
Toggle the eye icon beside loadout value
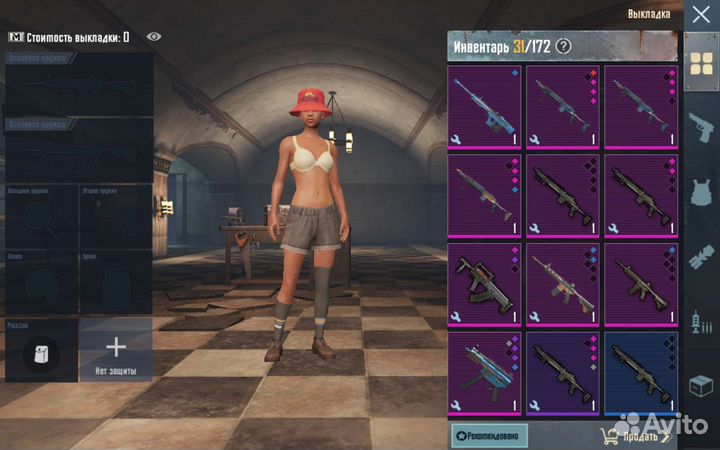pos(153,37)
